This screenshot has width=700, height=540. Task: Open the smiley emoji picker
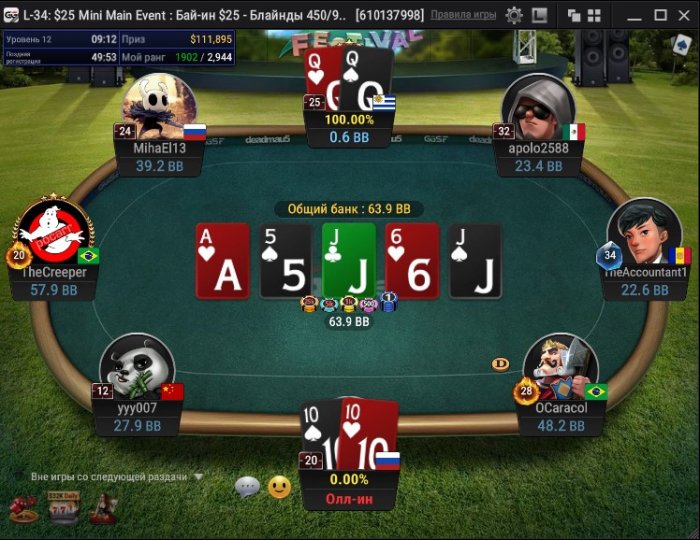(280, 488)
